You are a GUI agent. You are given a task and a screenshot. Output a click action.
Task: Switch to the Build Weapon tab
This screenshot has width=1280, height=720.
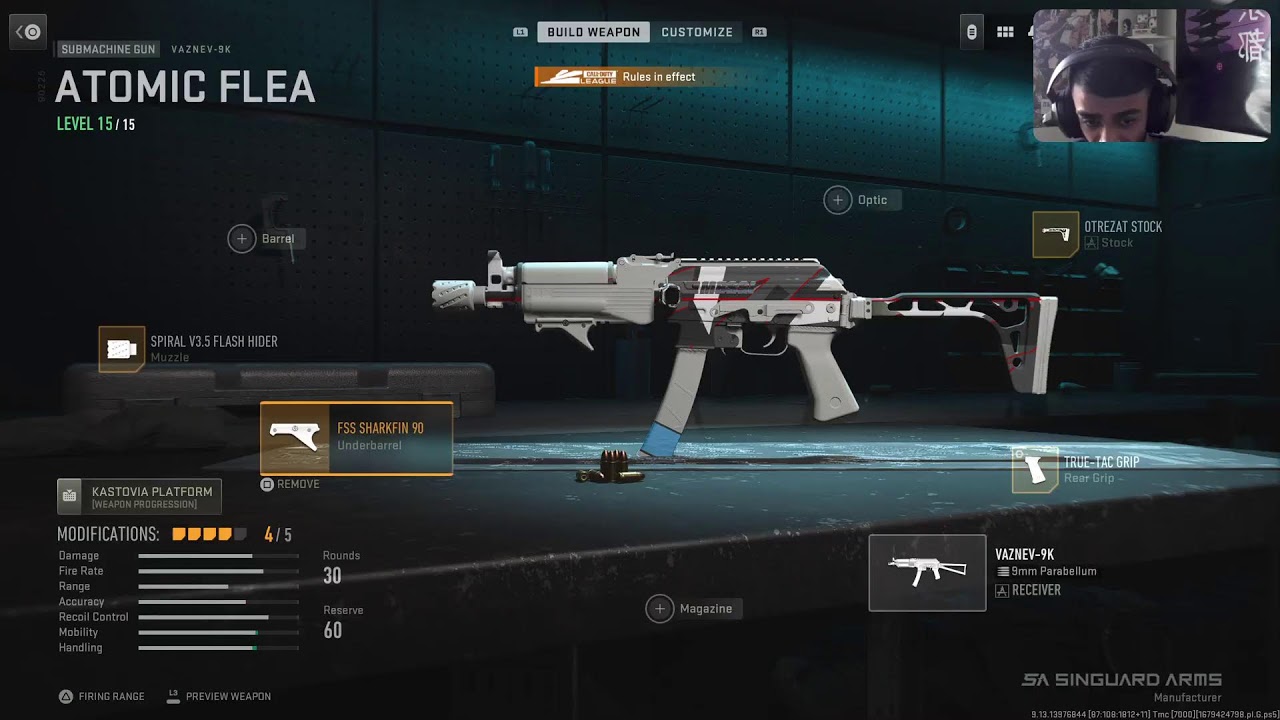coord(593,32)
